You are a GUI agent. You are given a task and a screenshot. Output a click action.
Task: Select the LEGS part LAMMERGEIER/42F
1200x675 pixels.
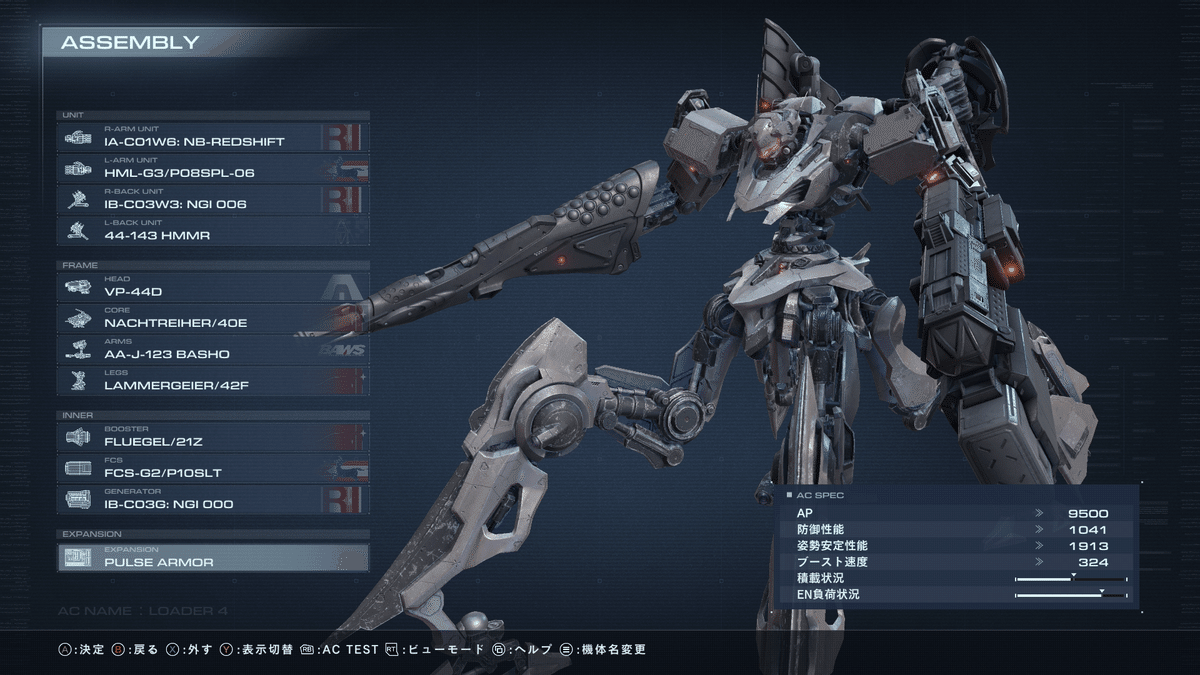[212, 380]
